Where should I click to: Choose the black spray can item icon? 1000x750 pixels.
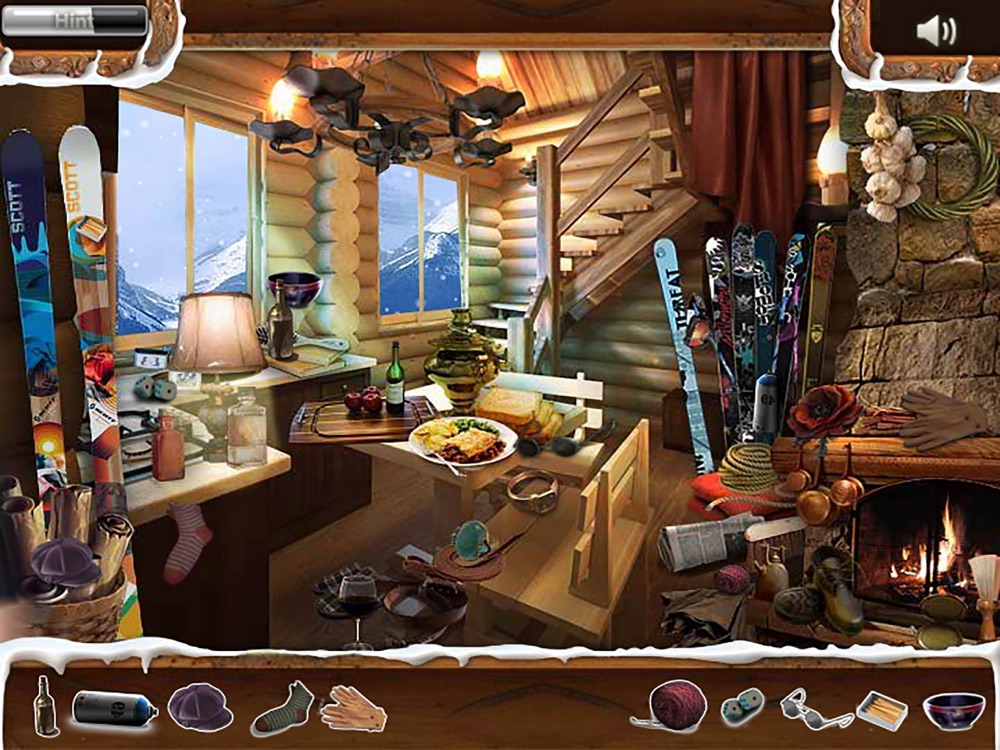coord(114,709)
